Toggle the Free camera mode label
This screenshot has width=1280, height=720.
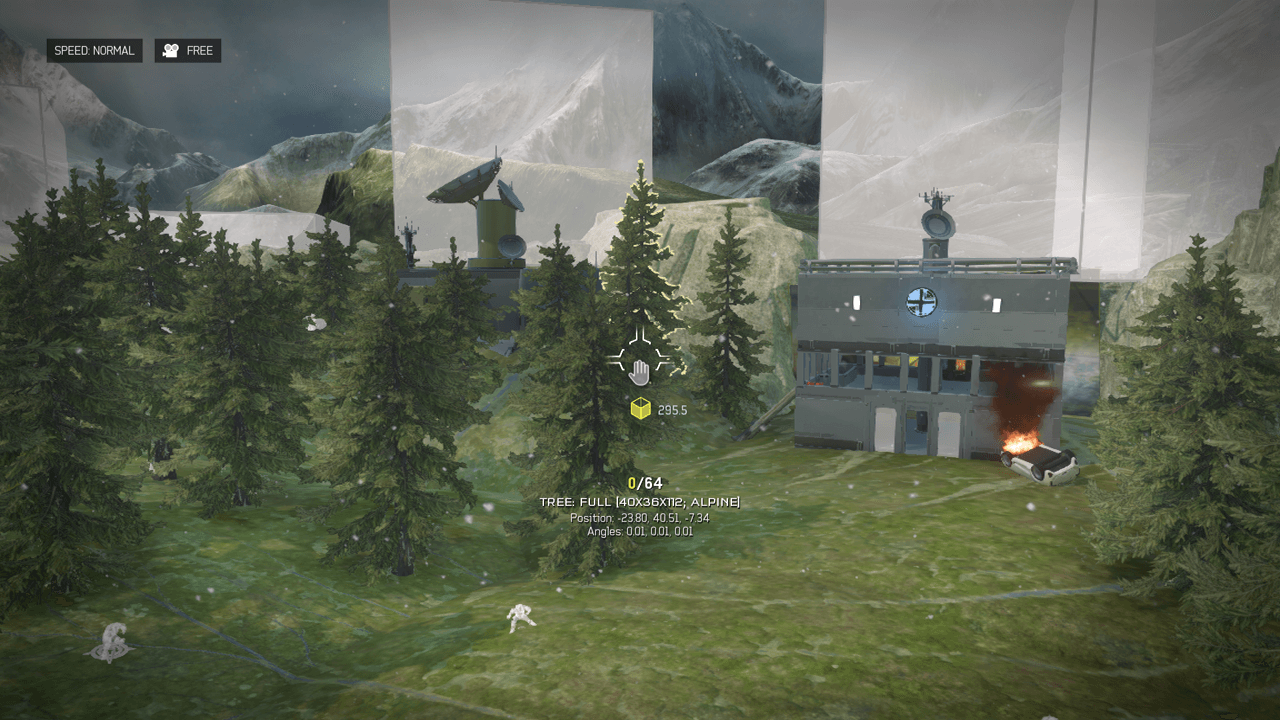click(188, 51)
